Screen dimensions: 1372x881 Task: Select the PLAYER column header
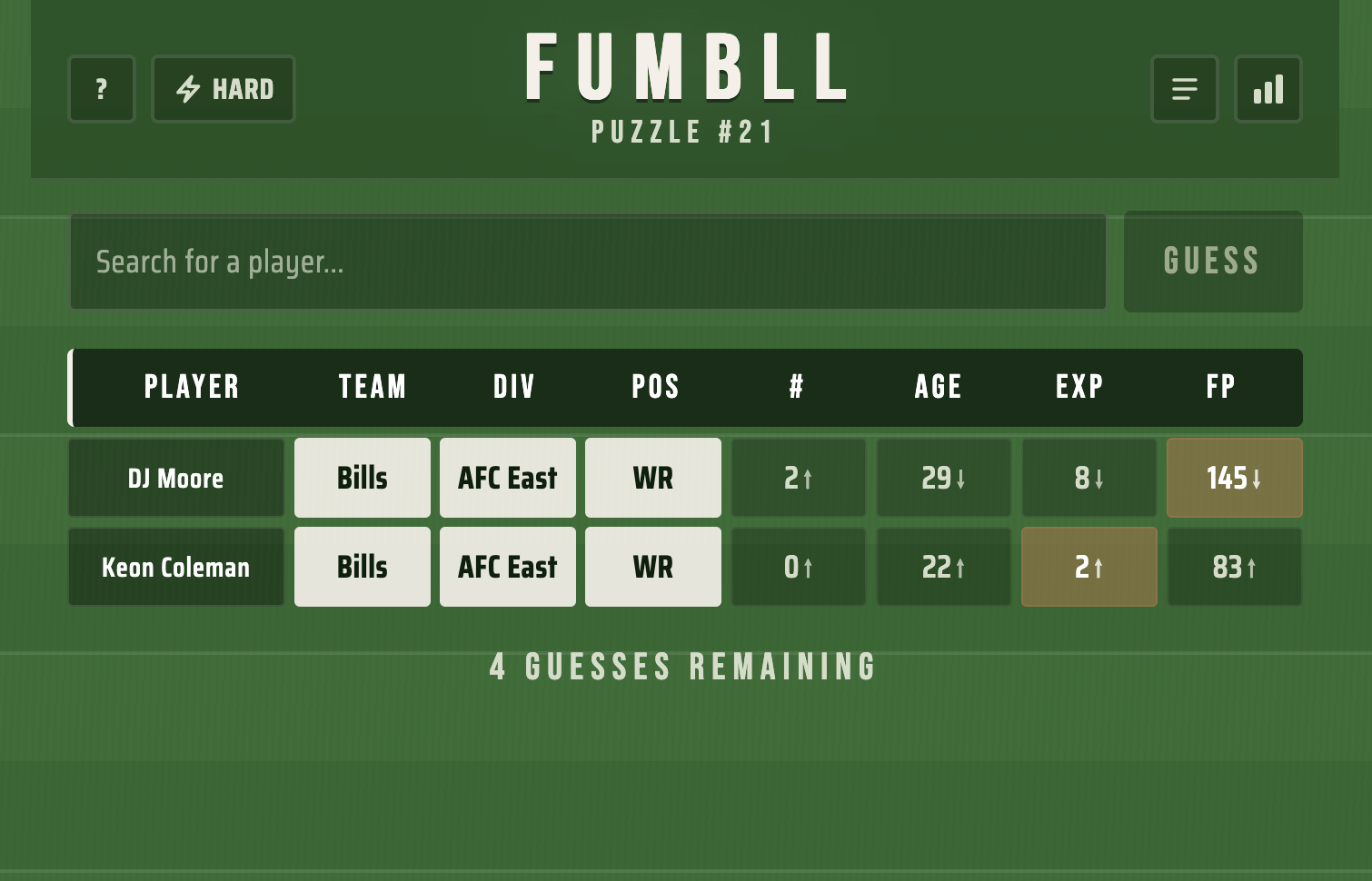(192, 387)
